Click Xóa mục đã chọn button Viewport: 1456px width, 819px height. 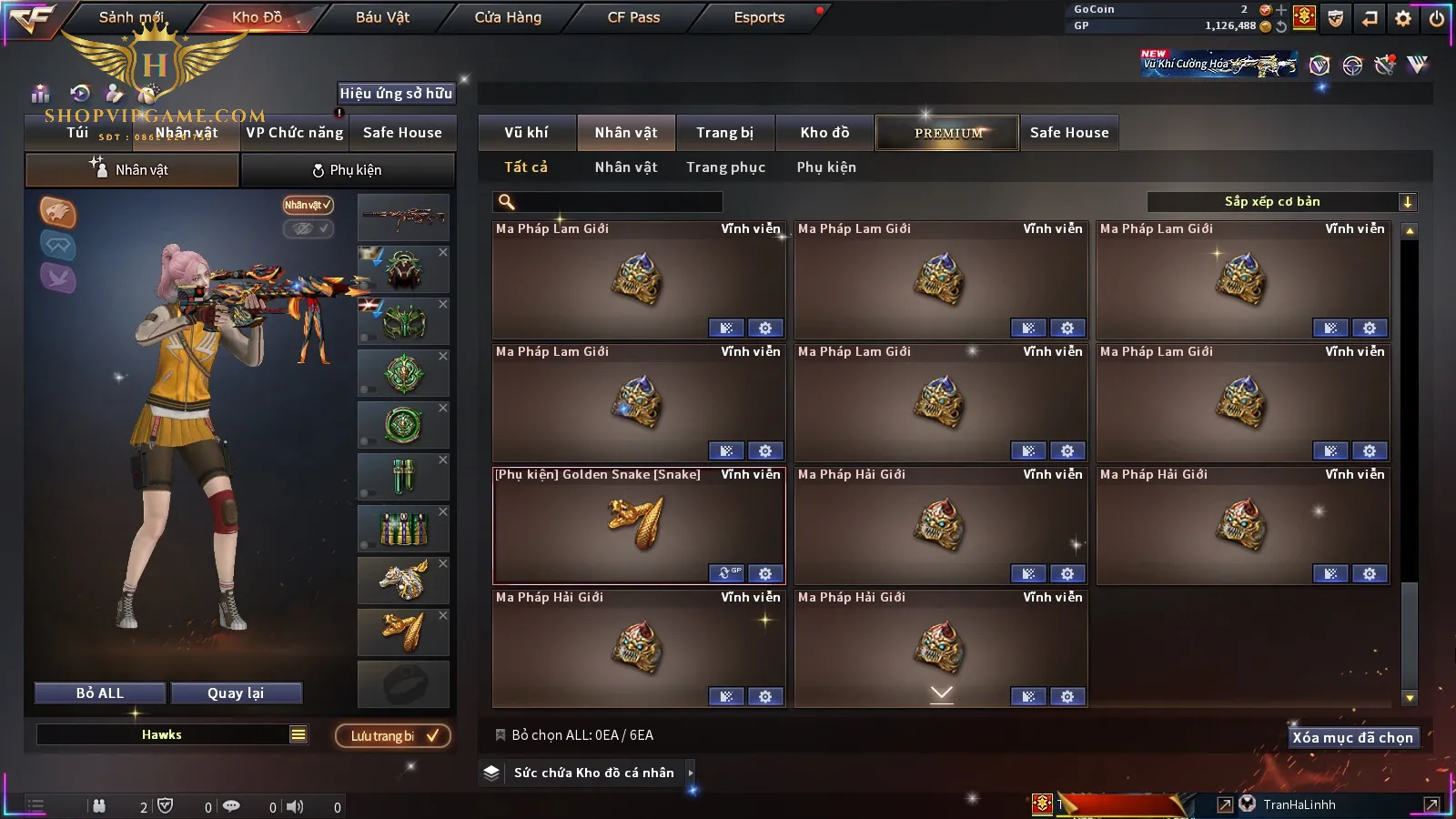tap(1352, 738)
